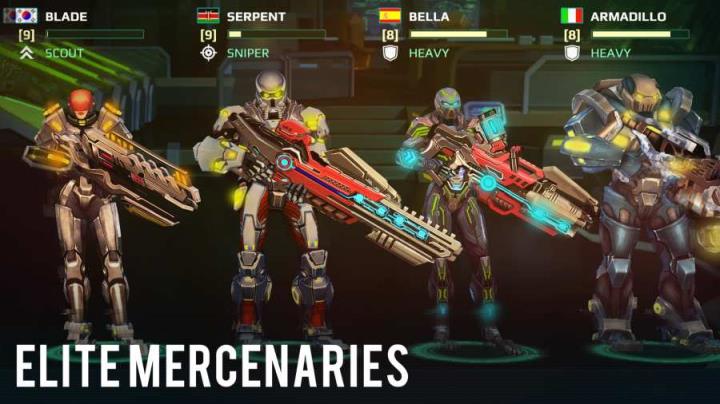Click Bella's Heavy shield icon
The height and width of the screenshot is (404, 720).
390,52
